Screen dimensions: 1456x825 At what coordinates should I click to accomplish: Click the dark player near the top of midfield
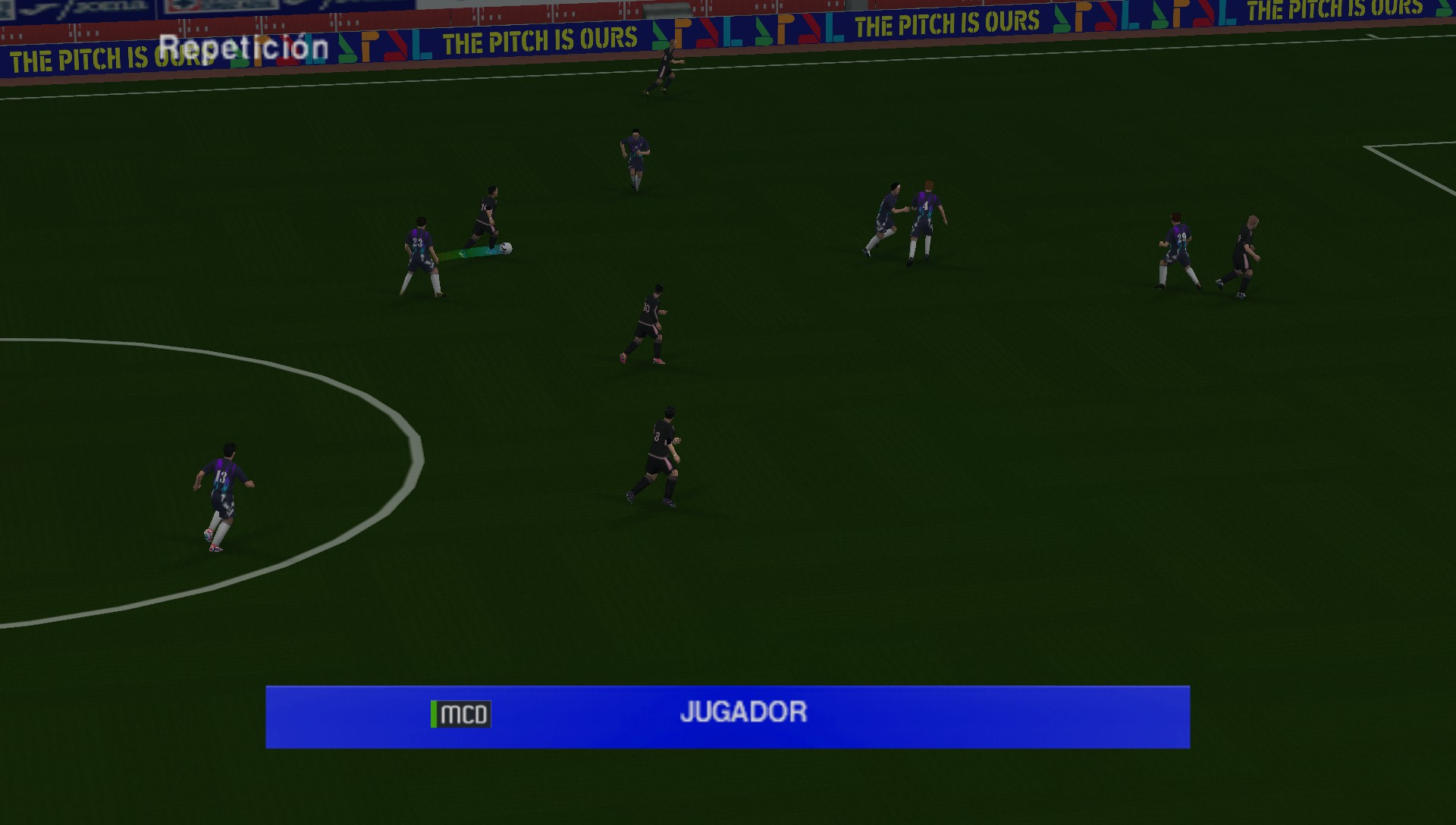coord(634,152)
